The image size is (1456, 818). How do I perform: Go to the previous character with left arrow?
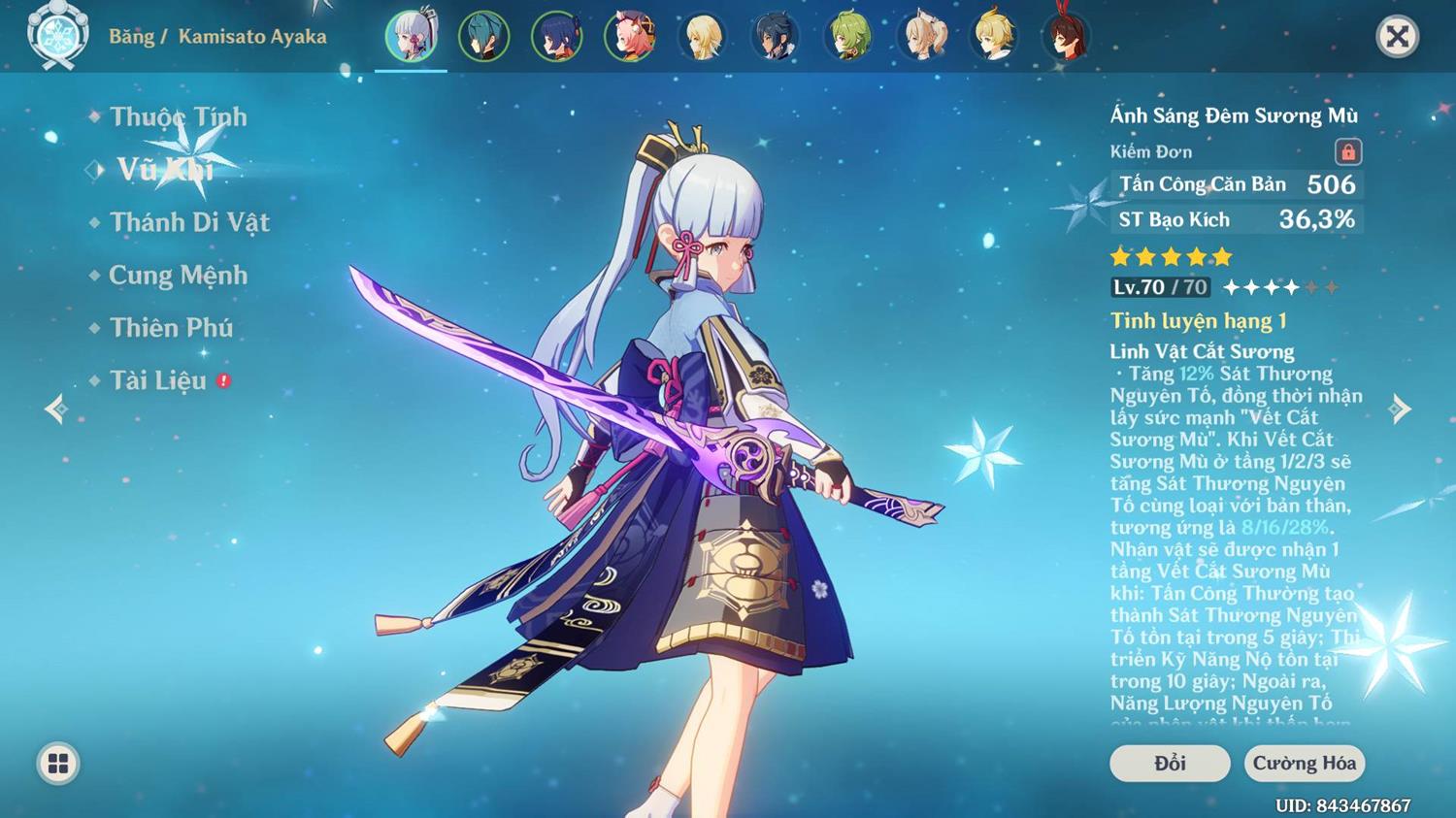click(55, 409)
